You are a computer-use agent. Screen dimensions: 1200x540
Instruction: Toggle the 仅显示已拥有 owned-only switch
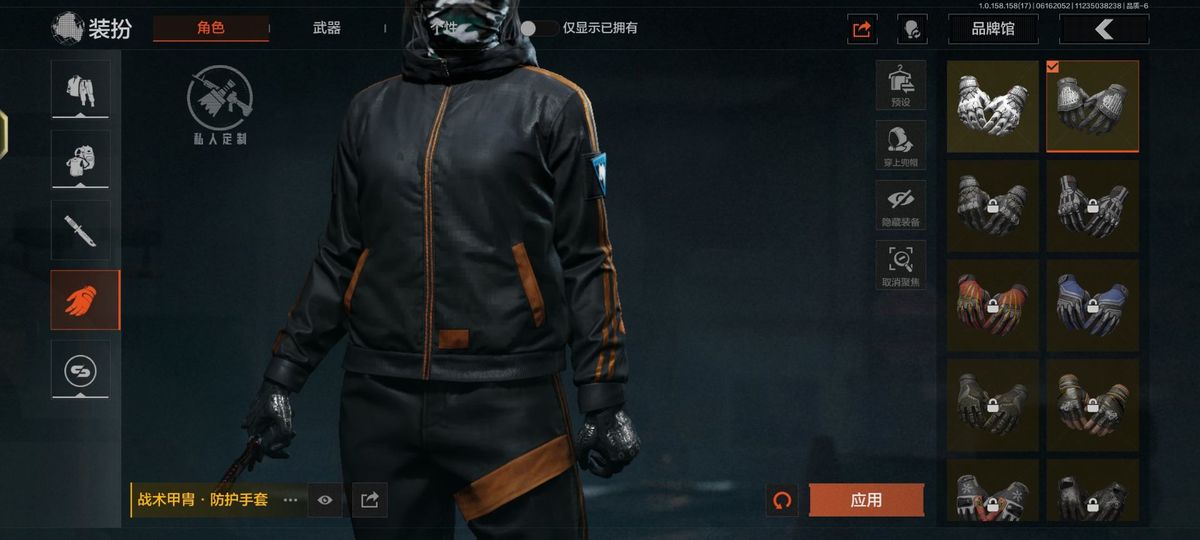coord(540,28)
